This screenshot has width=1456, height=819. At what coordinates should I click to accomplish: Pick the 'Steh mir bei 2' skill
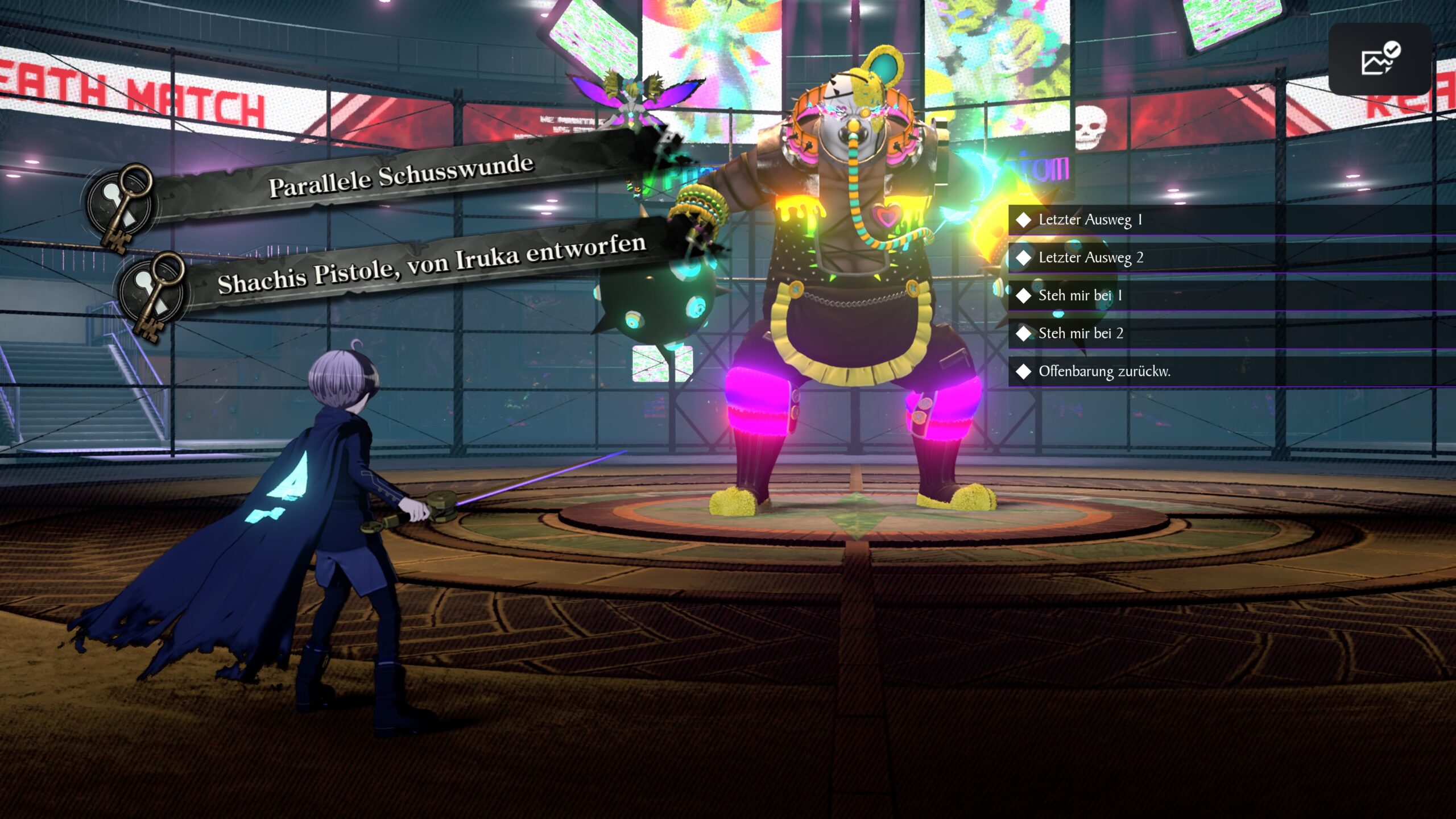1081,334
